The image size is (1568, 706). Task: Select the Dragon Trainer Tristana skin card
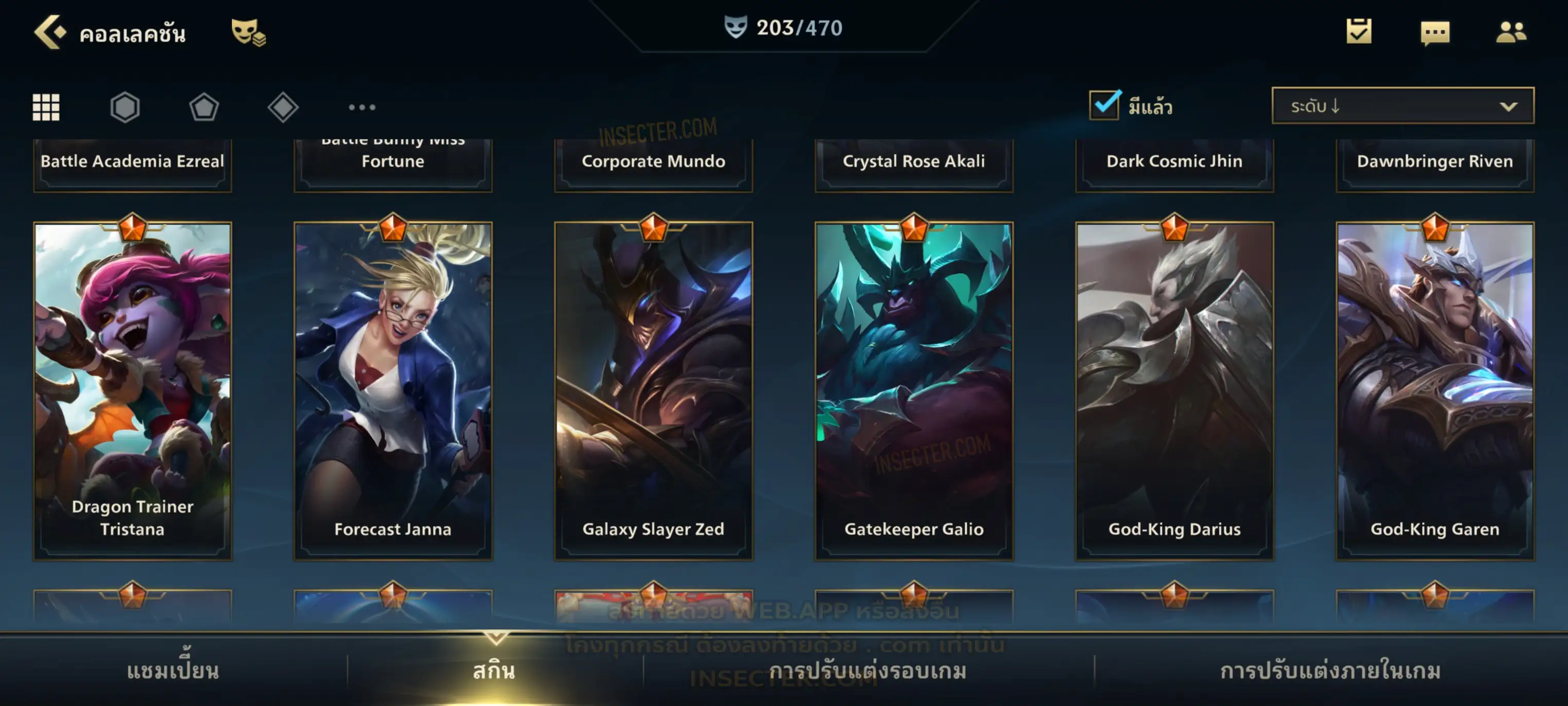tap(133, 390)
